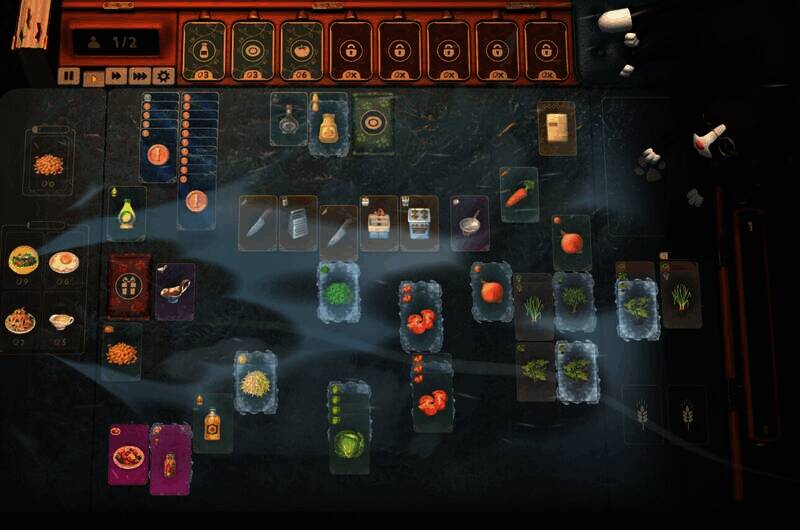Pause the game

[x=69, y=76]
